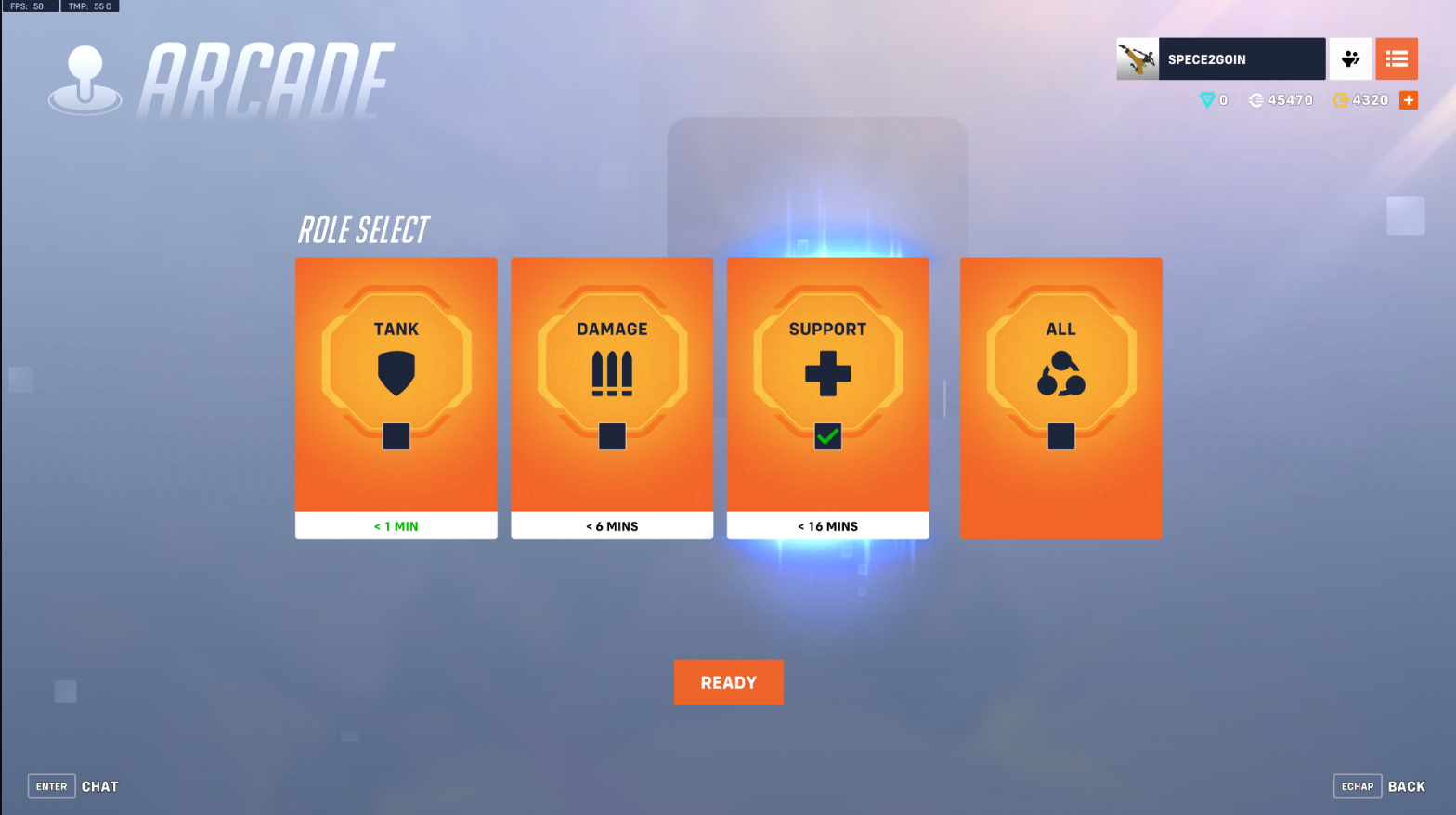Uncheck the Support role checkbox

point(827,435)
